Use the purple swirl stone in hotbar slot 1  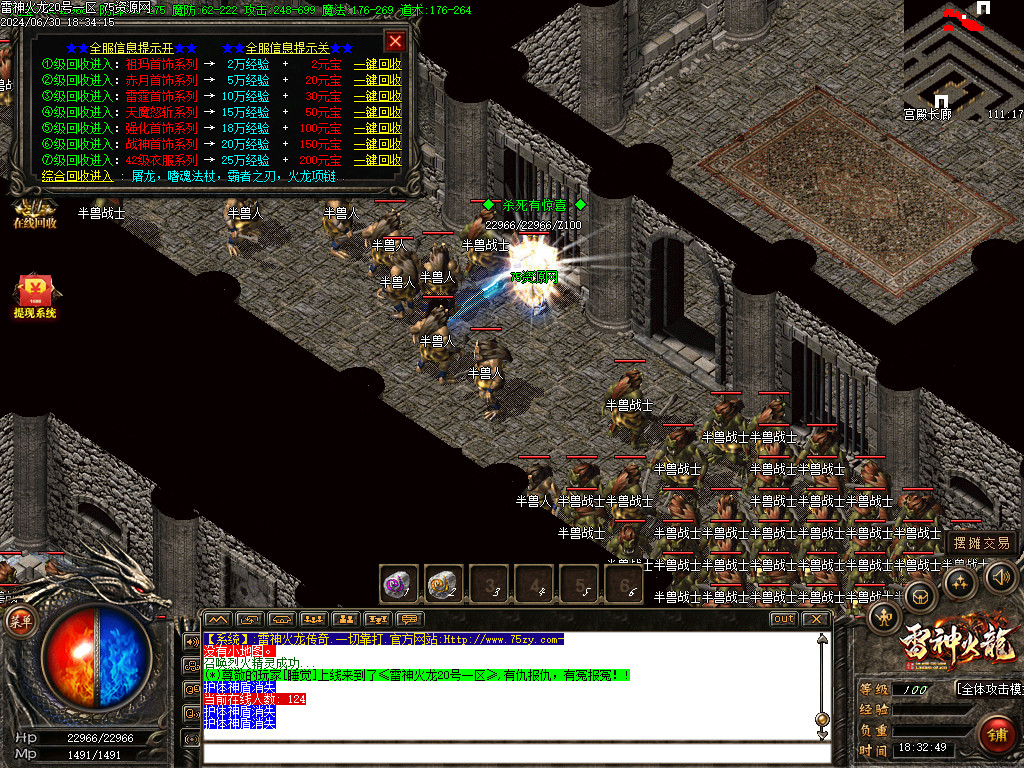tap(398, 583)
